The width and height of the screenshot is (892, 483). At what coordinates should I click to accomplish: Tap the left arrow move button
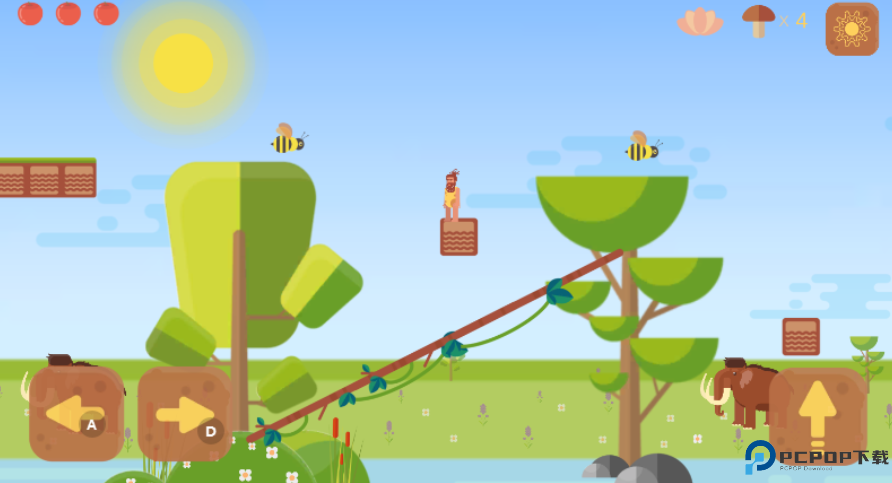pyautogui.click(x=76, y=413)
